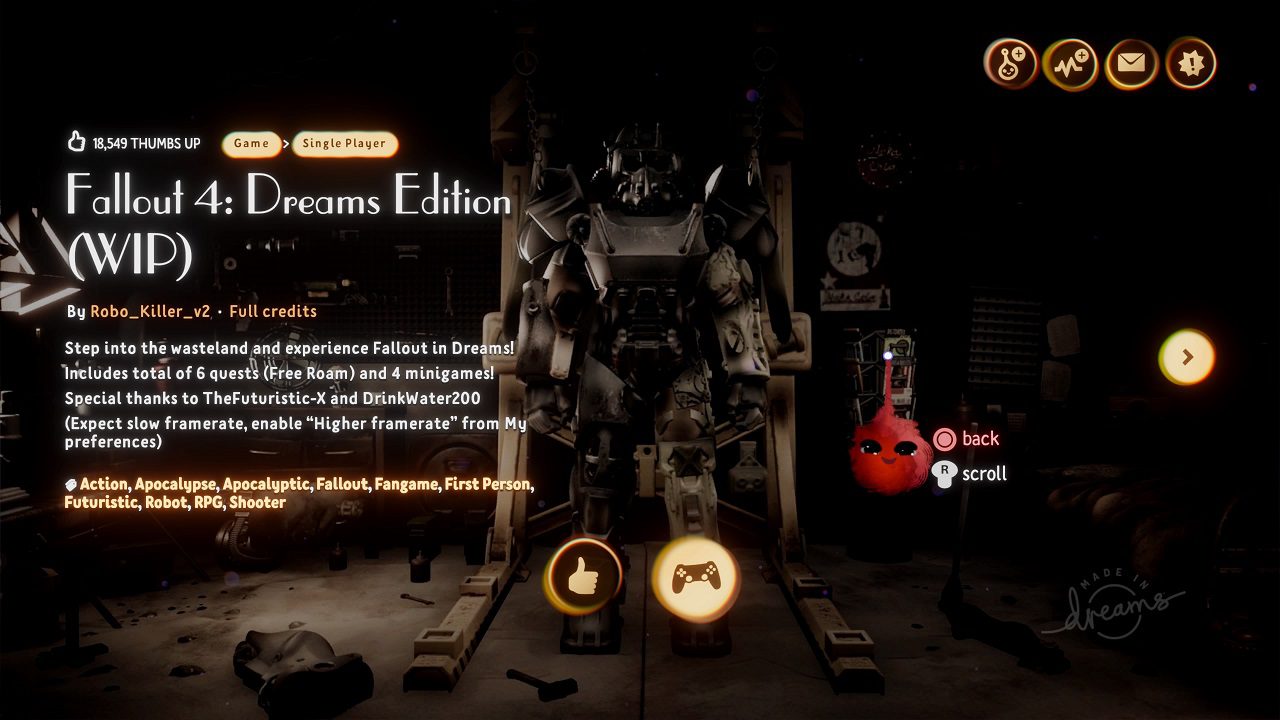Play the dream with the controller button
Viewport: 1280px width, 720px height.
pos(695,578)
